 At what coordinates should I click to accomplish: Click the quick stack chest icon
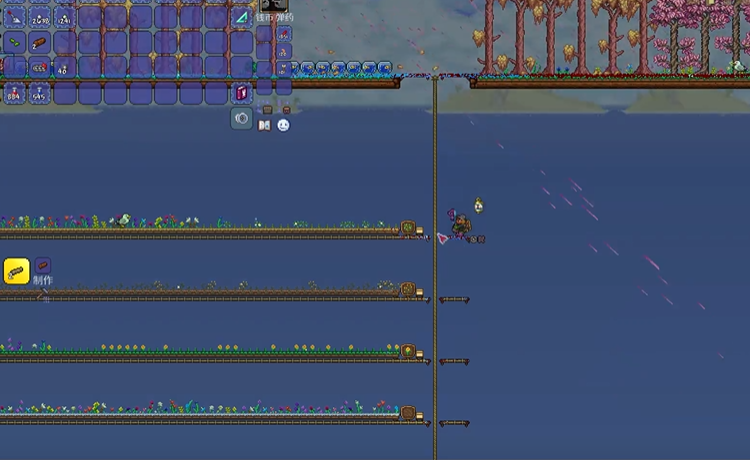[x=266, y=108]
